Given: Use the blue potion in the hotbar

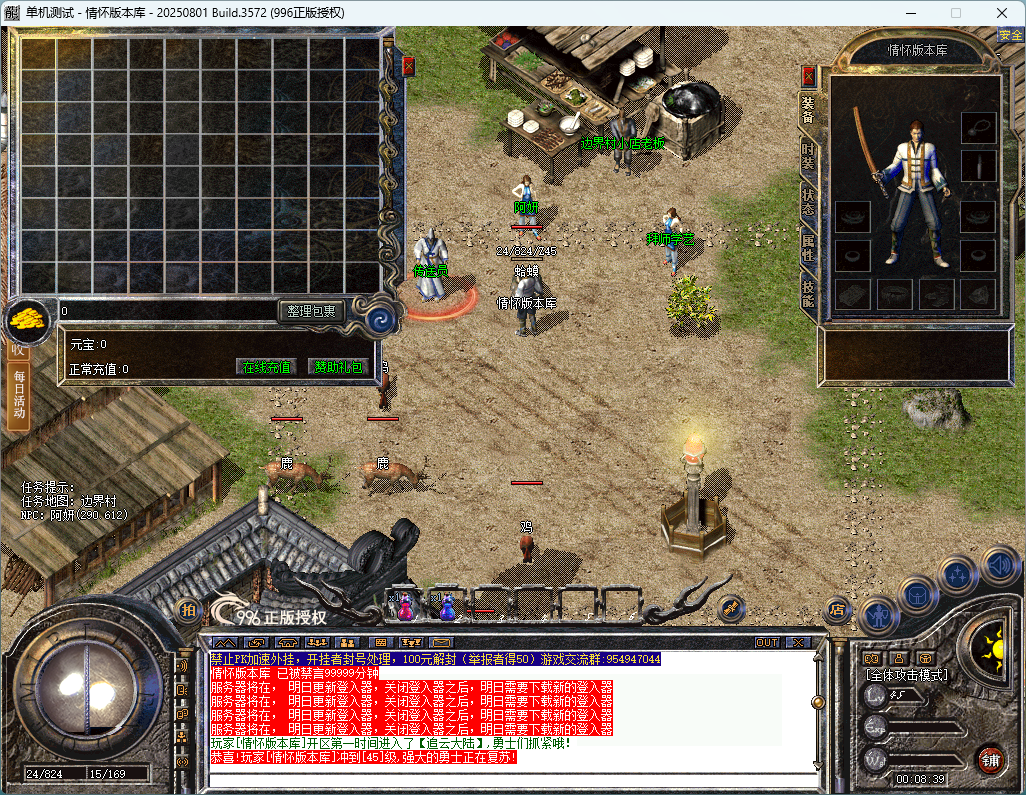Looking at the screenshot, I should pyautogui.click(x=447, y=605).
